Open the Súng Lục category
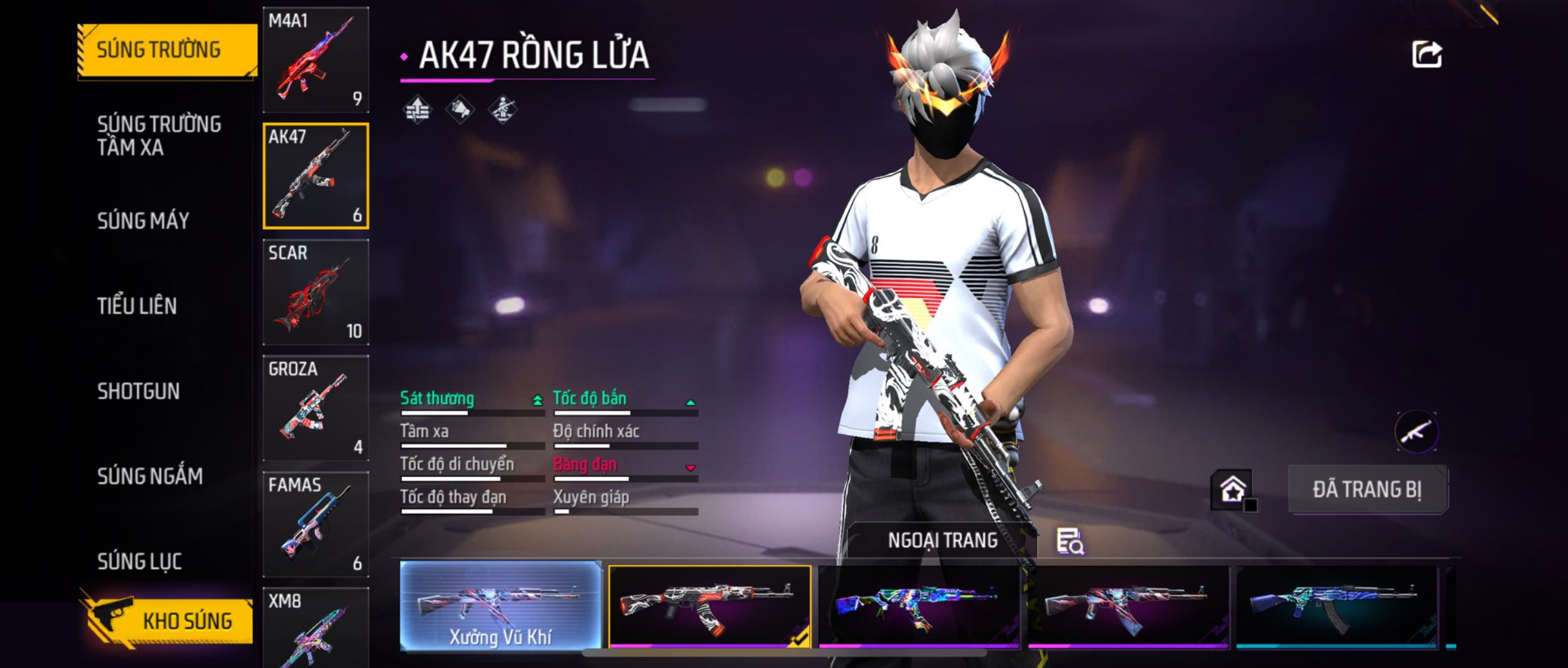The height and width of the screenshot is (668, 1568). click(140, 561)
